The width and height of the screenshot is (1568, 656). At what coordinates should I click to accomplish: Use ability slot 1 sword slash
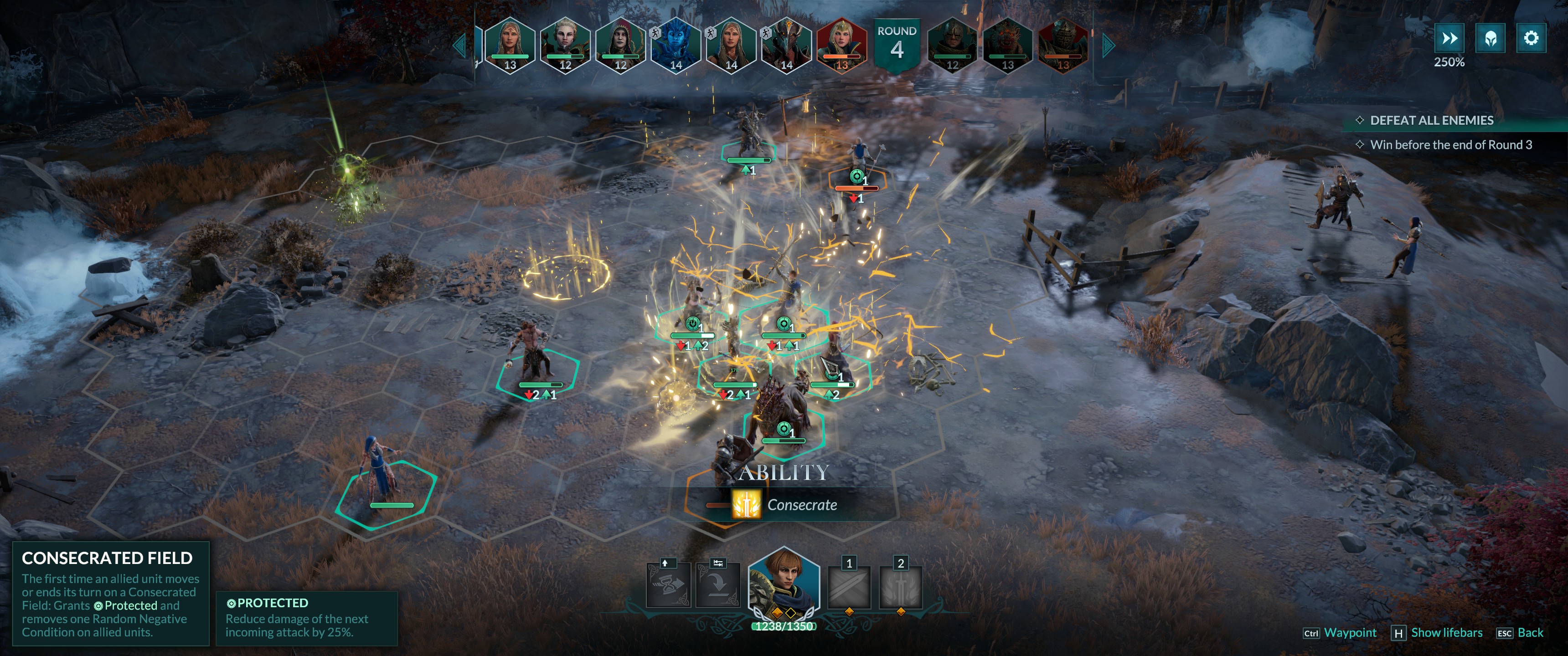849,587
